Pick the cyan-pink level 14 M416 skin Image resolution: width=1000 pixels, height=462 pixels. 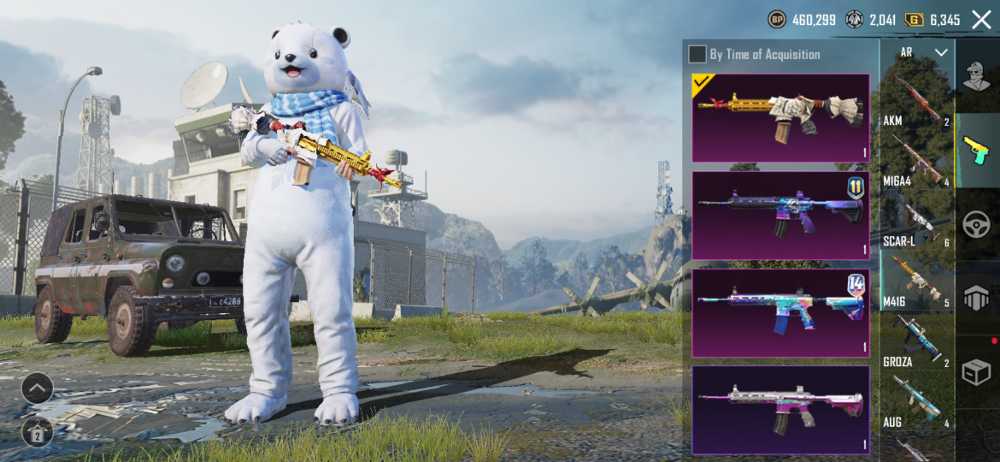tap(781, 312)
